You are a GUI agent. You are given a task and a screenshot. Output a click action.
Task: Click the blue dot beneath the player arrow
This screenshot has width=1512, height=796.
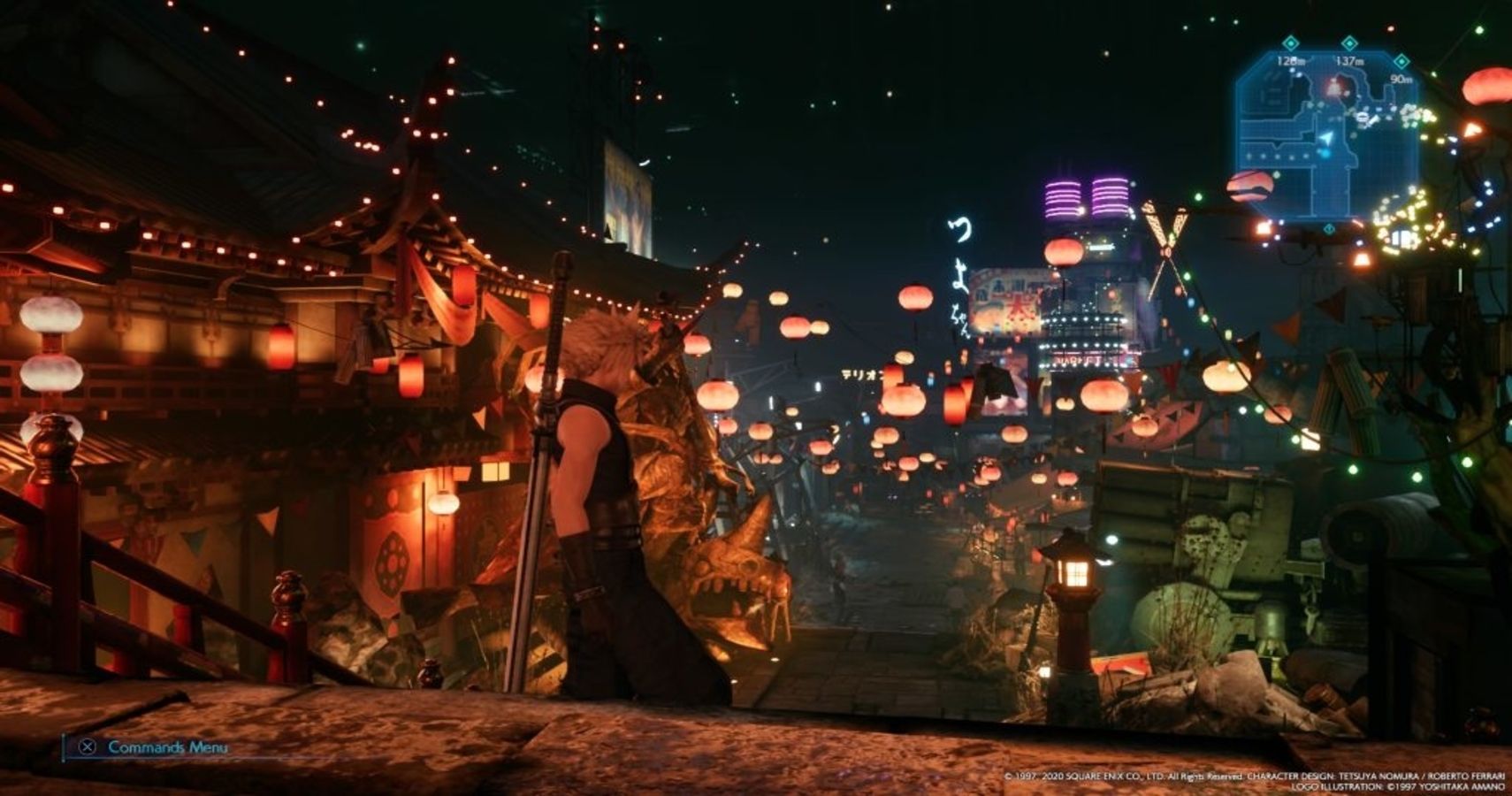pyautogui.click(x=1325, y=152)
